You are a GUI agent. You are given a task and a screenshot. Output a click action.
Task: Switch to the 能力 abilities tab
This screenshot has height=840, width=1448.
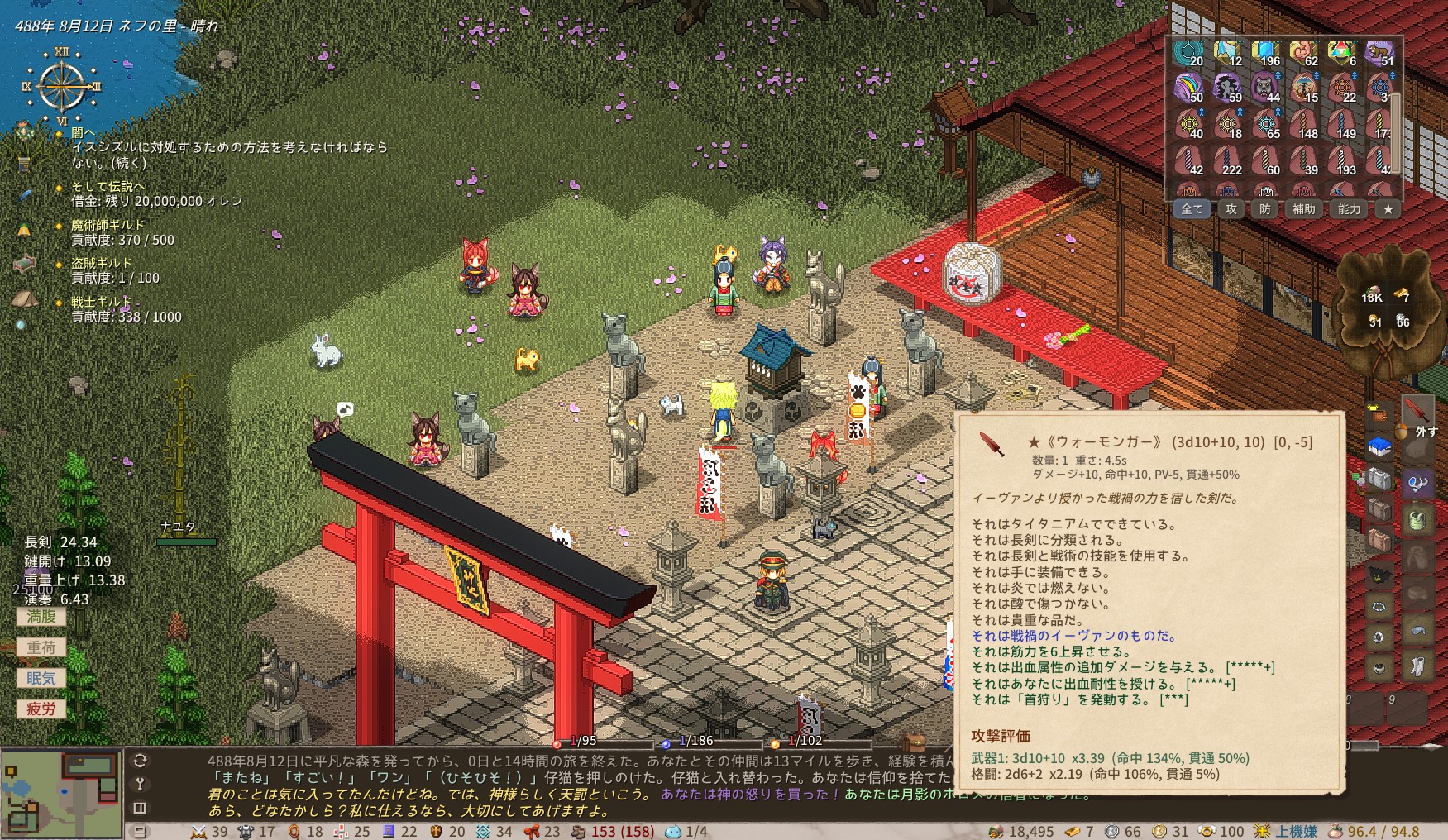click(x=1350, y=209)
